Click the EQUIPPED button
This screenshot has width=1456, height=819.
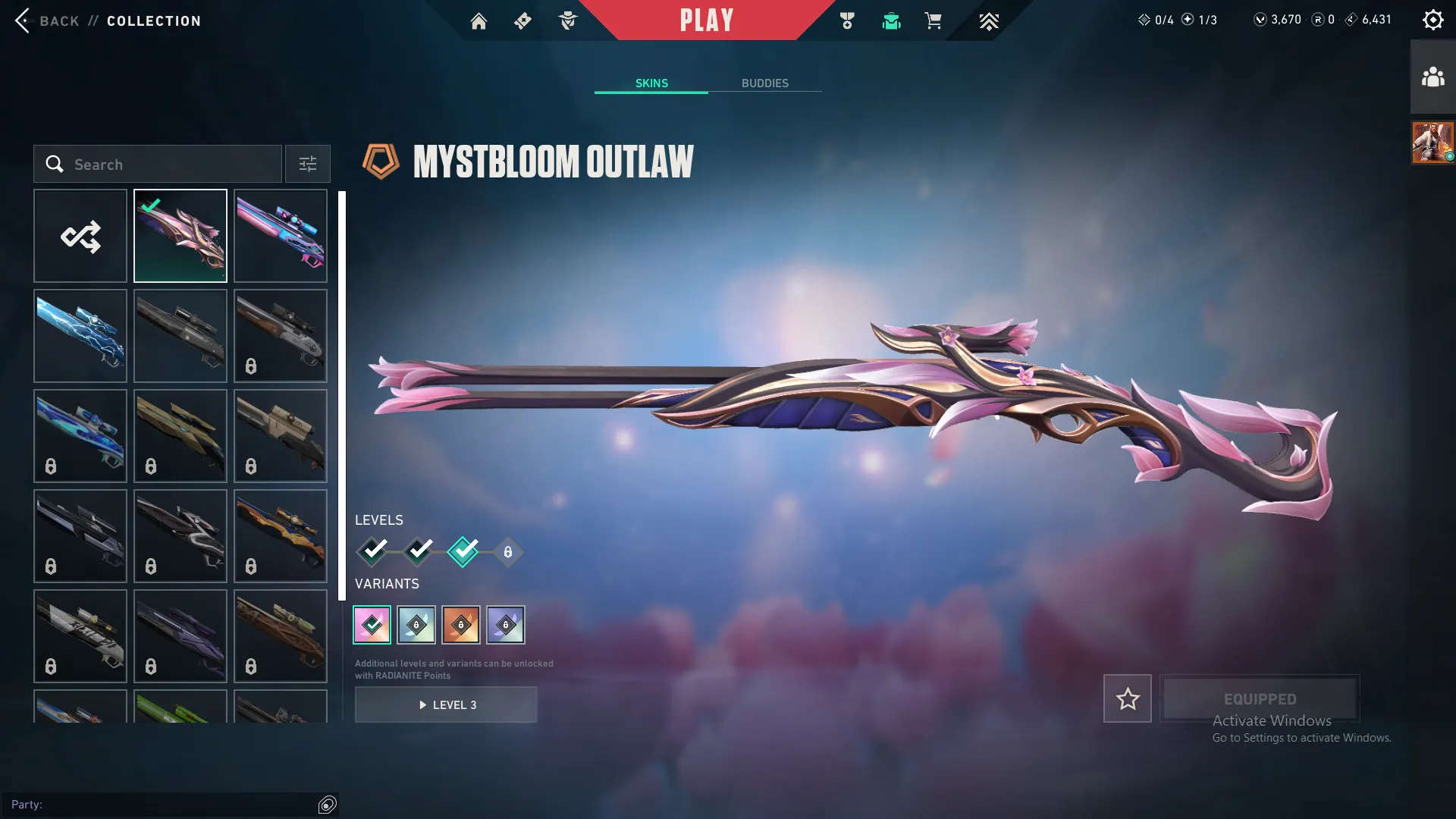[x=1260, y=698]
